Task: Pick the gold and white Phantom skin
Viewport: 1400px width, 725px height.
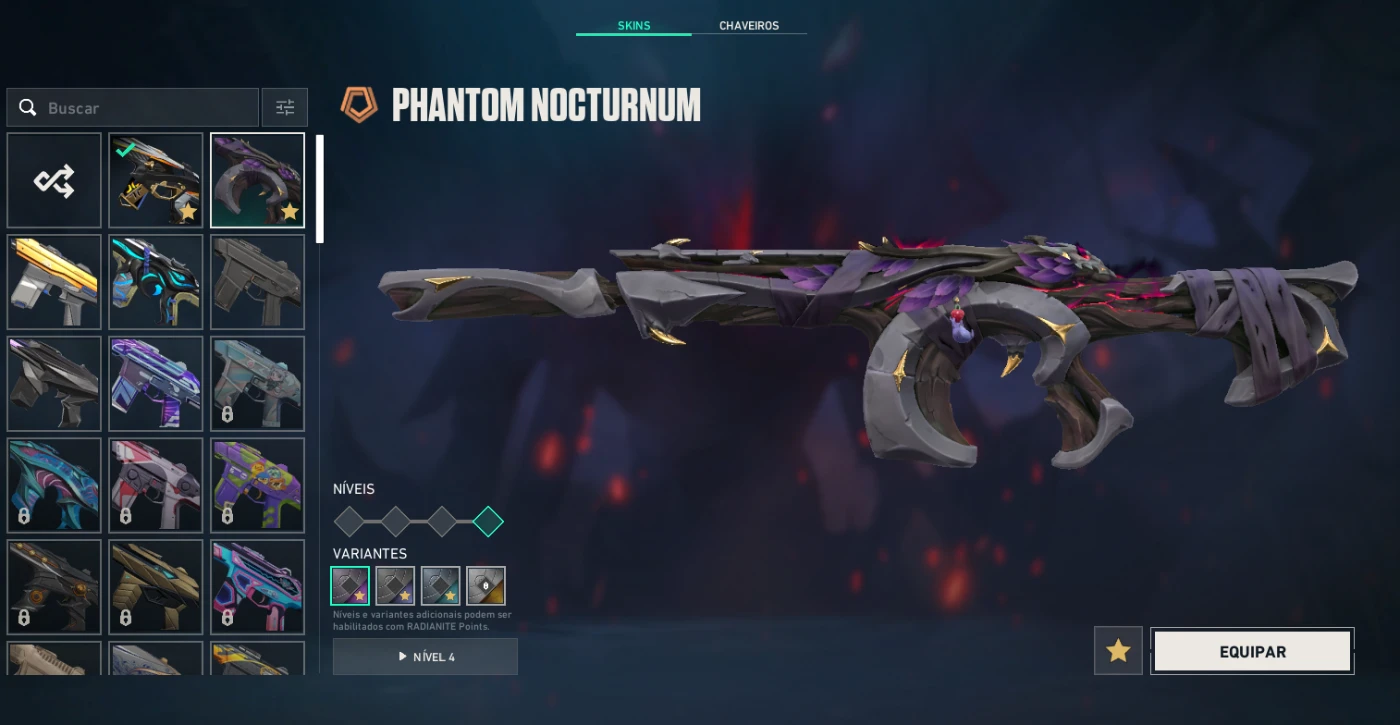Action: (x=54, y=282)
